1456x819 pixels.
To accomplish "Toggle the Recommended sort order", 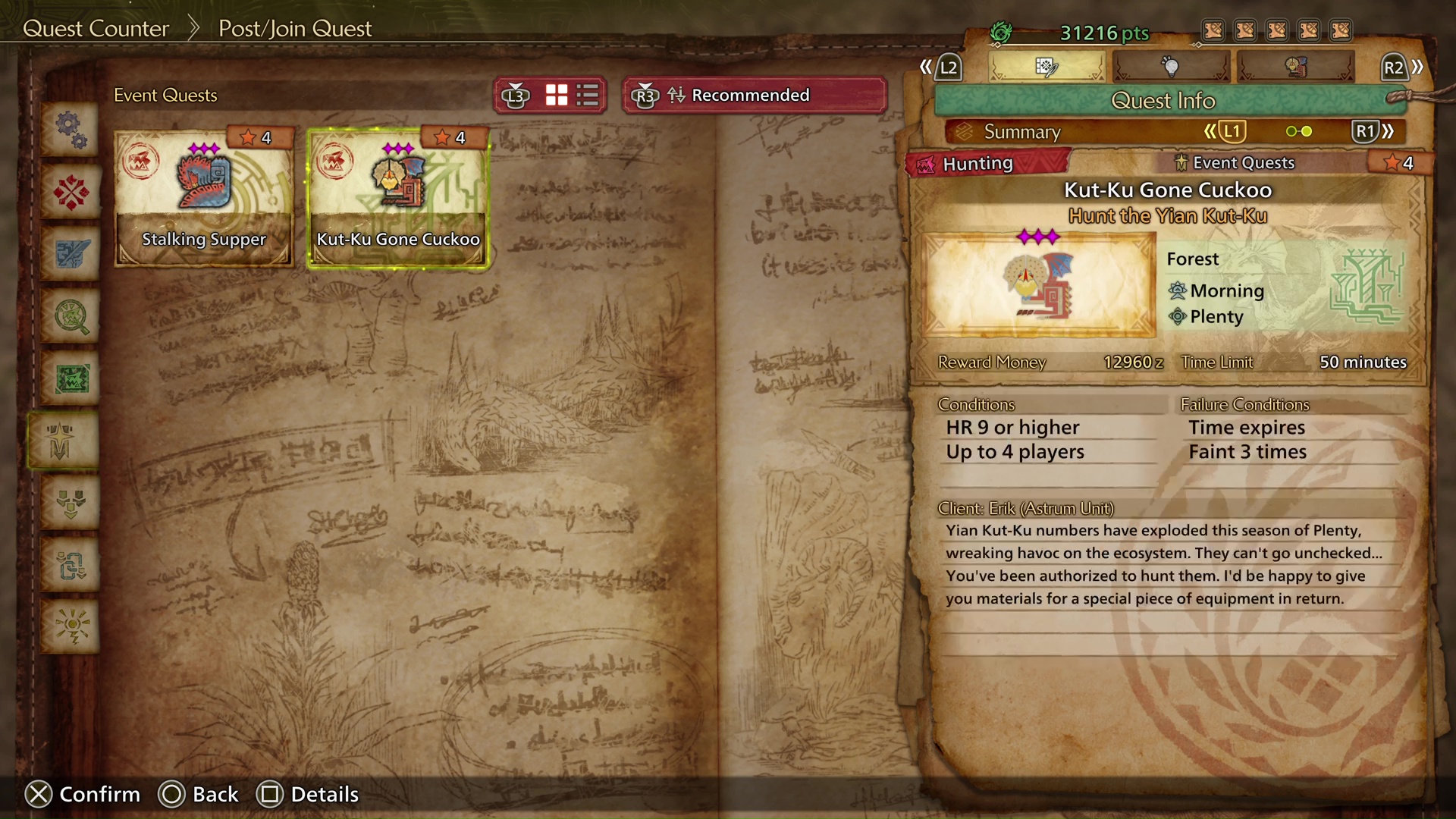I will pos(754,95).
